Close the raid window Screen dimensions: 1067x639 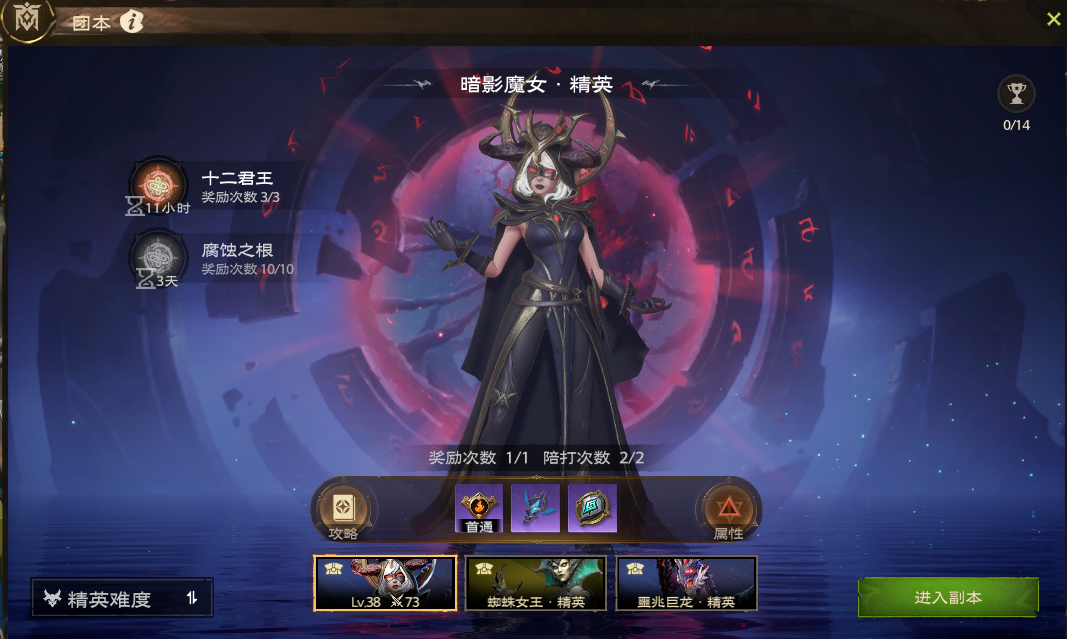pos(1053,19)
